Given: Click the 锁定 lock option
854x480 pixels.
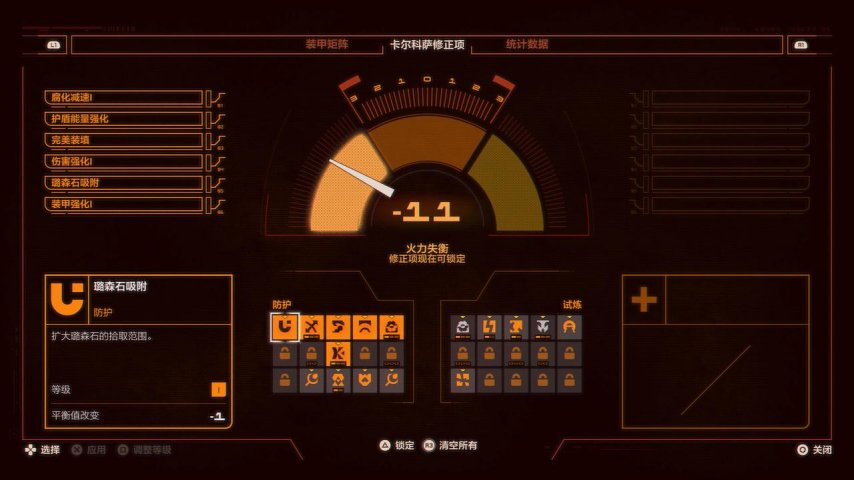Looking at the screenshot, I should (397, 446).
